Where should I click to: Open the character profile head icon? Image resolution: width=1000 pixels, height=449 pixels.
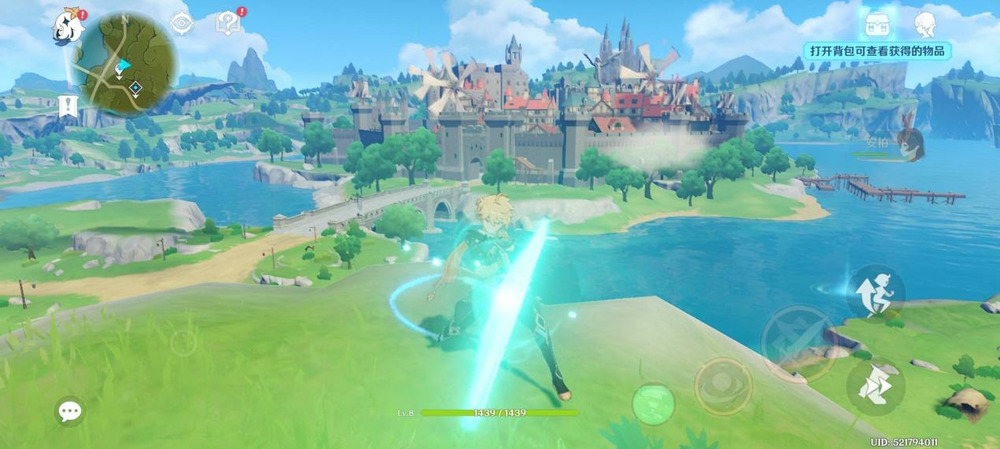click(x=927, y=23)
